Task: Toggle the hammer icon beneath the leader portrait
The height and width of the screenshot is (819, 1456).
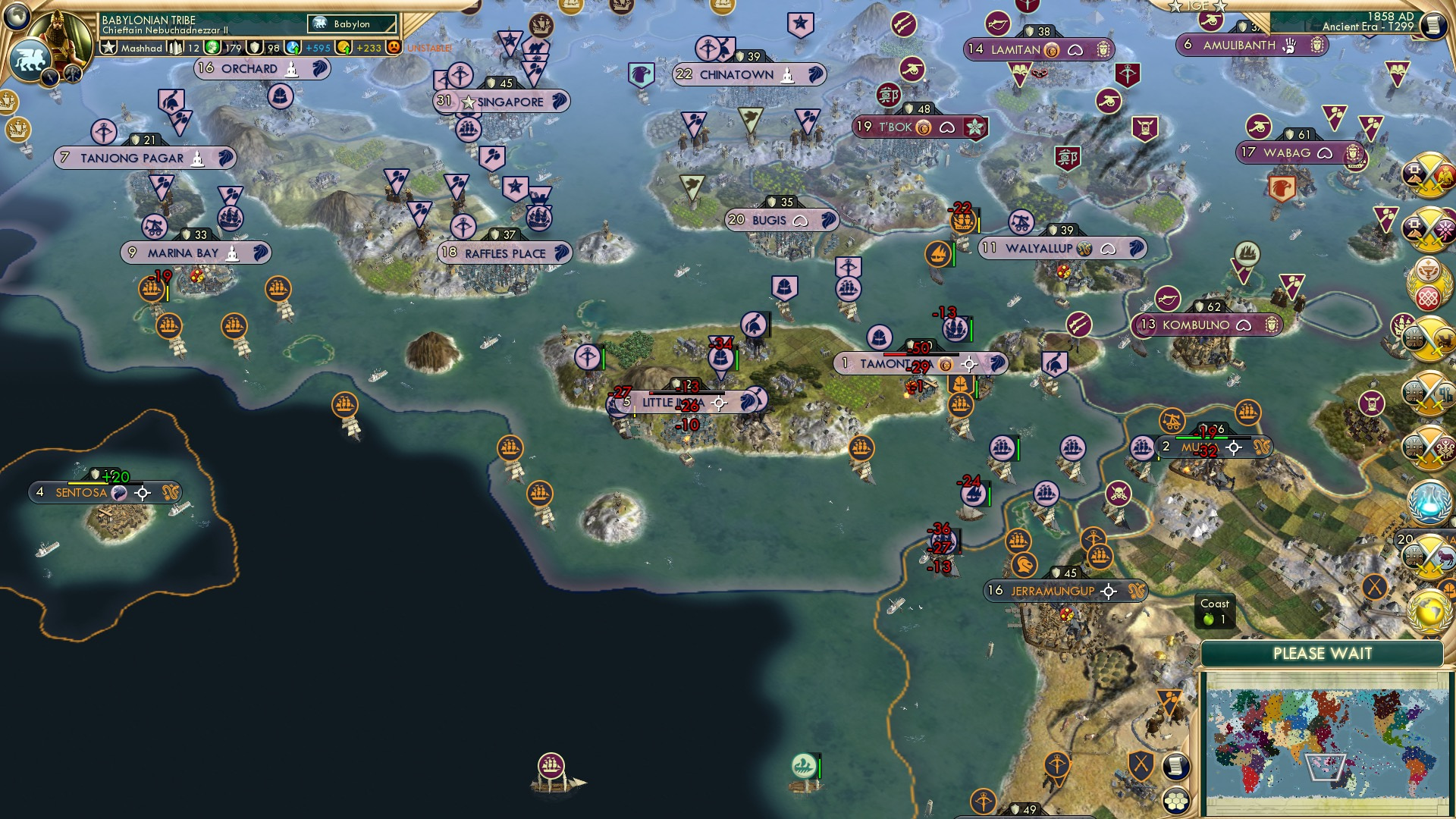Action: click(72, 75)
